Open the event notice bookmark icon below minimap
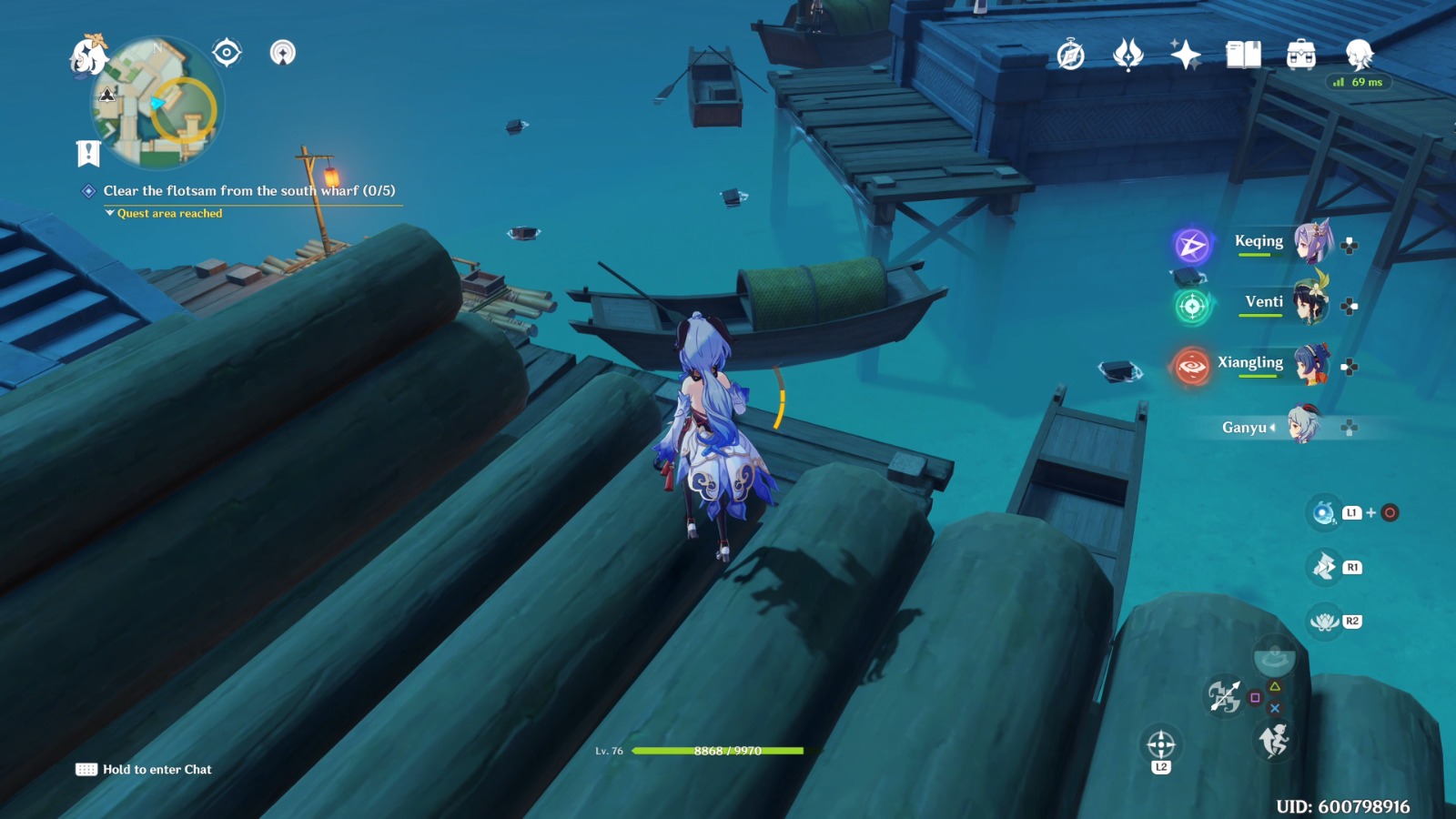 pyautogui.click(x=86, y=155)
